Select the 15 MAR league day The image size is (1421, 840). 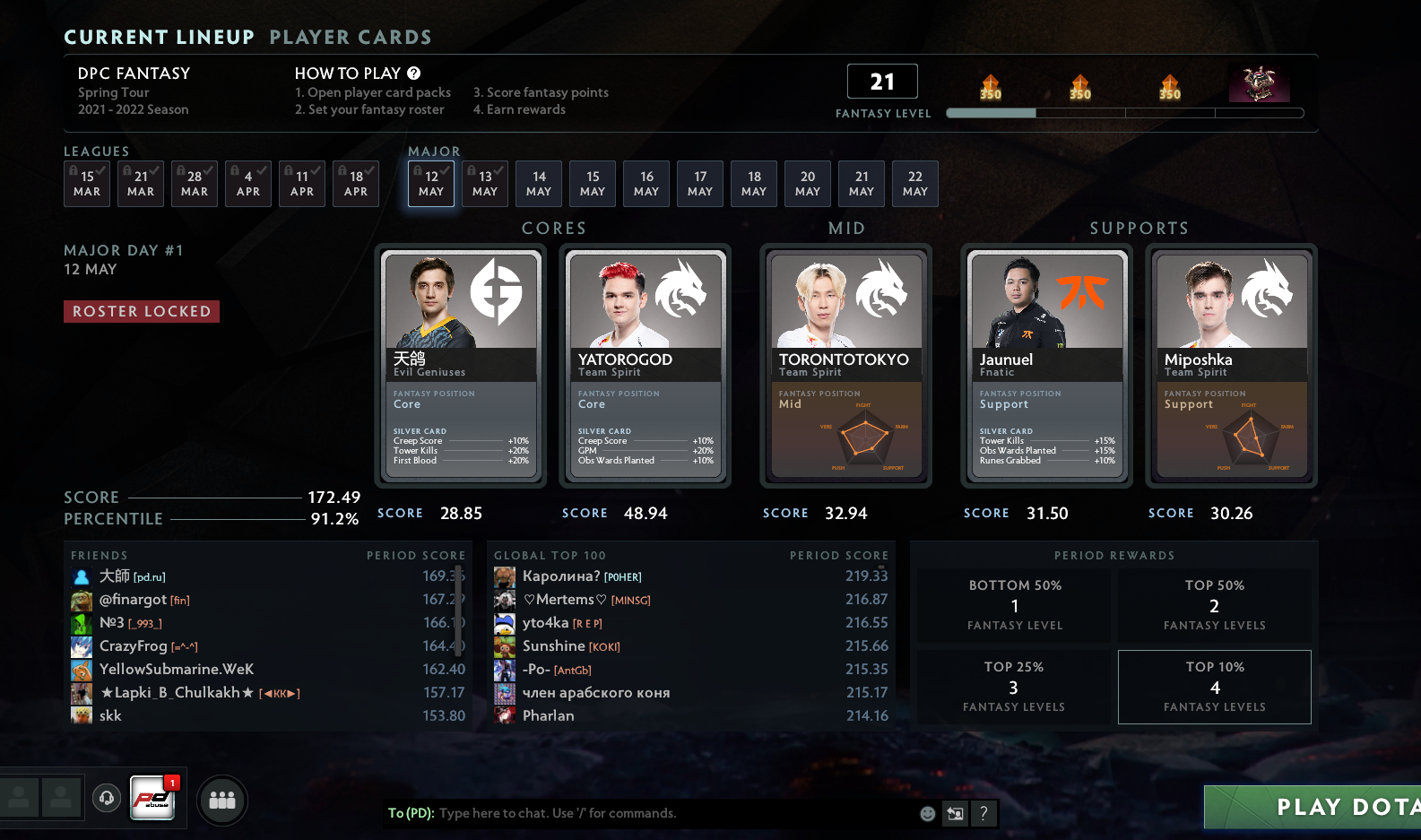[x=87, y=184]
